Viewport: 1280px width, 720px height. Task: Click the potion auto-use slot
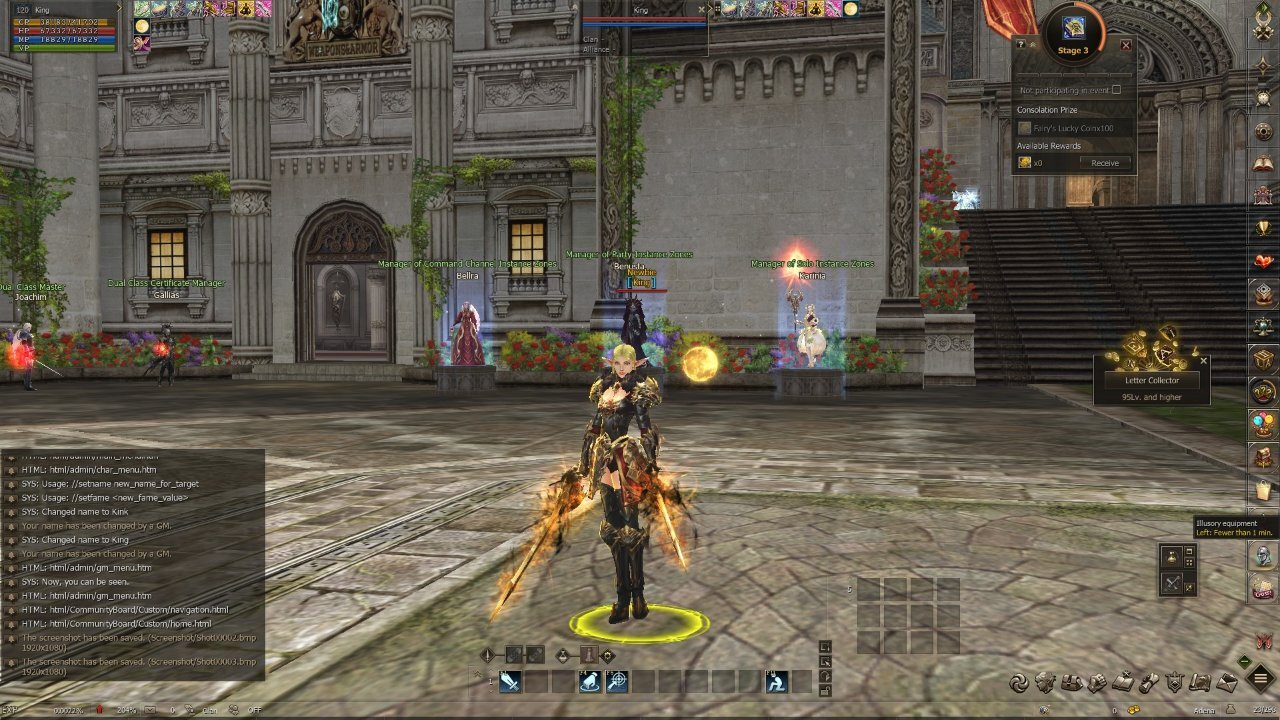[x=1171, y=558]
